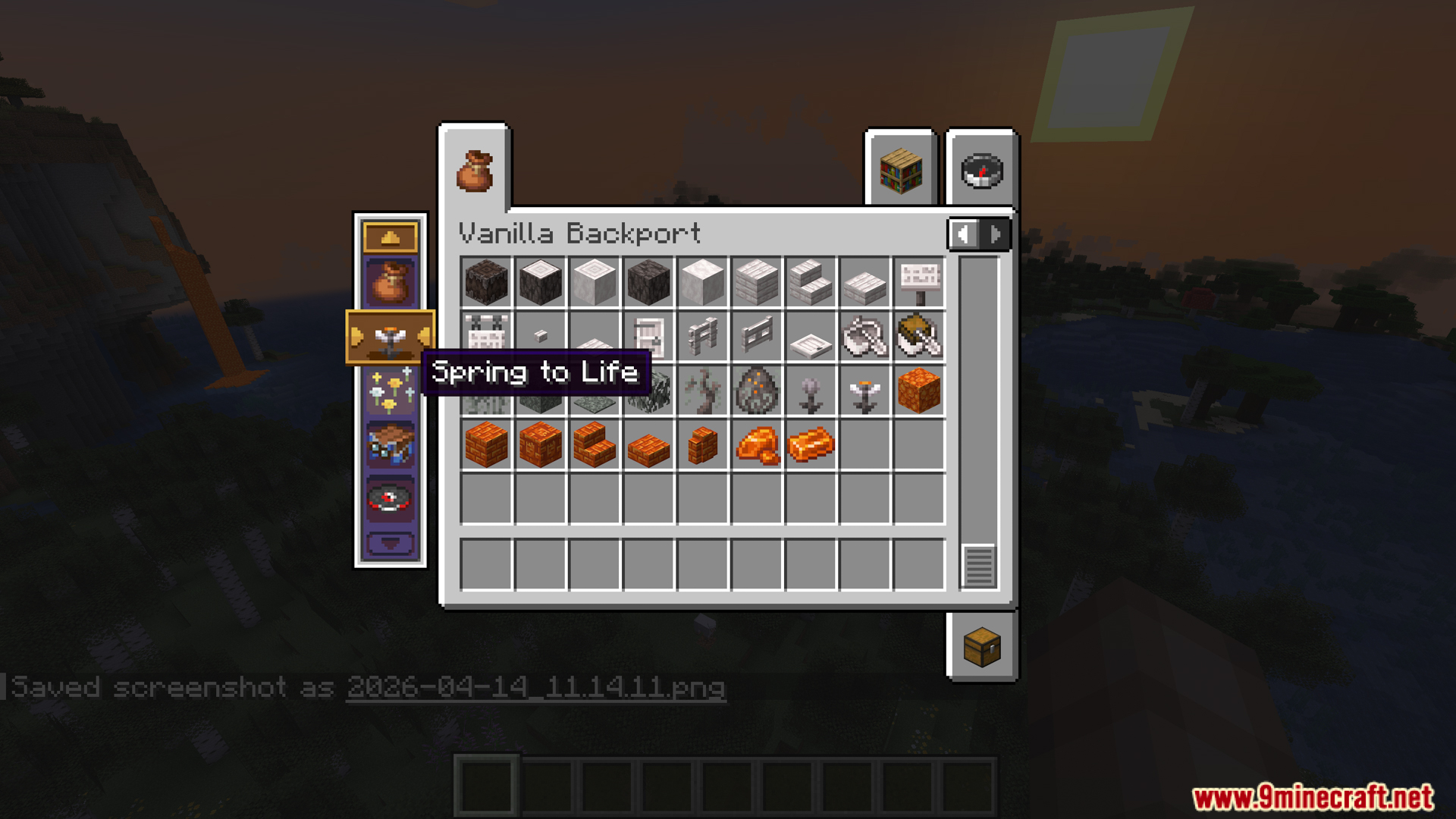The image size is (1456, 819).
Task: Click the previous page arrow
Action: pyautogui.click(x=963, y=234)
